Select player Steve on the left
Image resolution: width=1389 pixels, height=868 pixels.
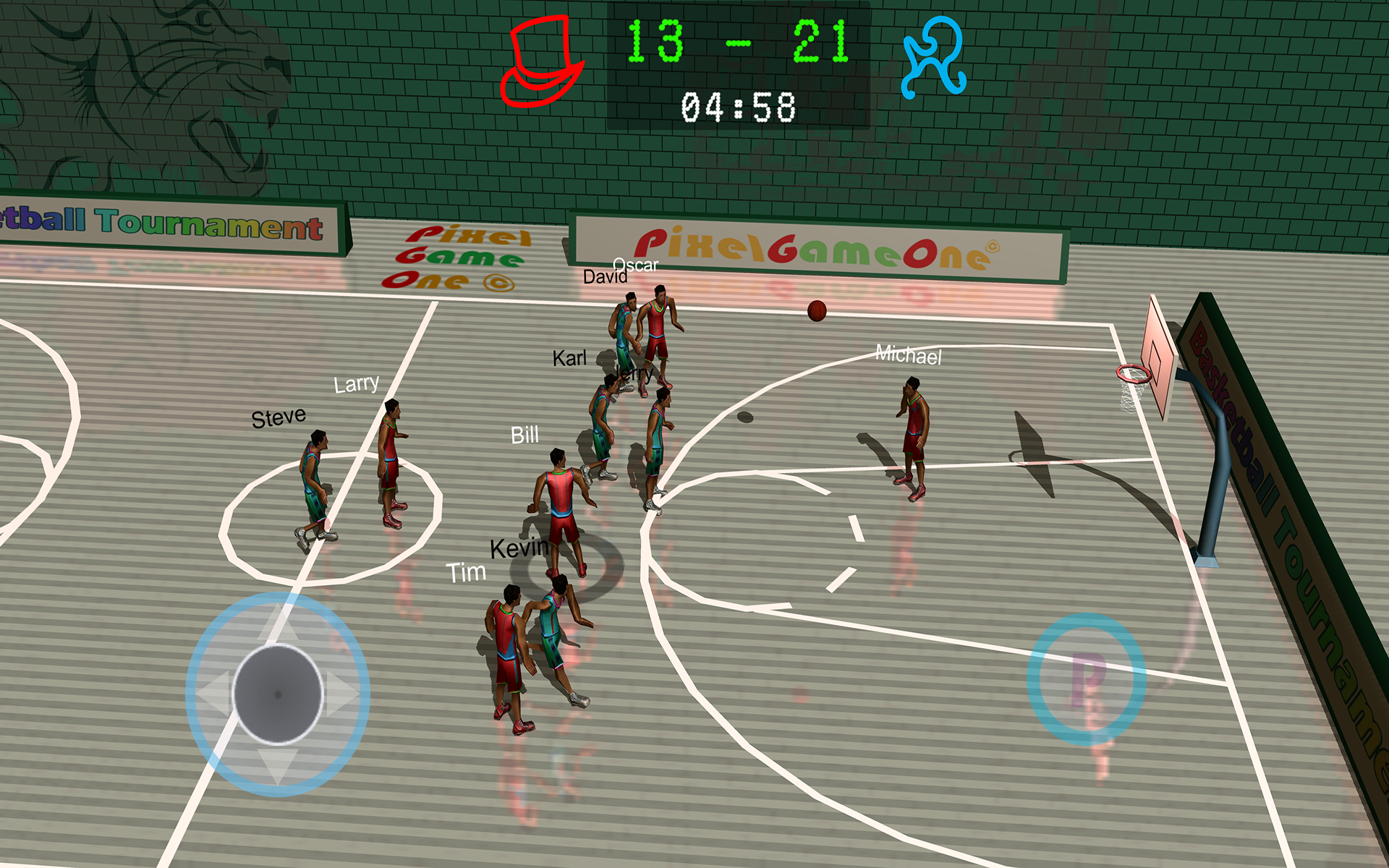(315, 470)
